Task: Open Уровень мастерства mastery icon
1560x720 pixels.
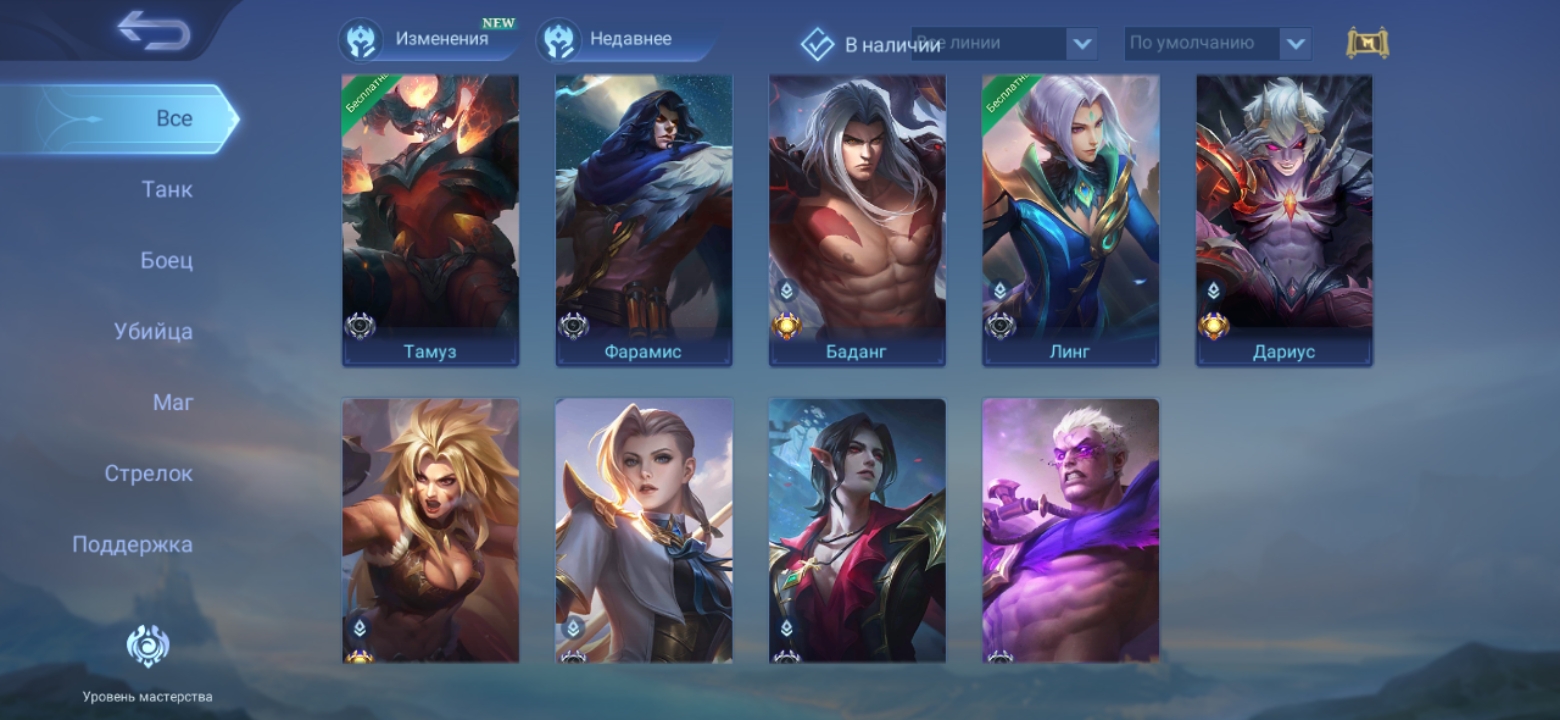Action: [x=147, y=647]
